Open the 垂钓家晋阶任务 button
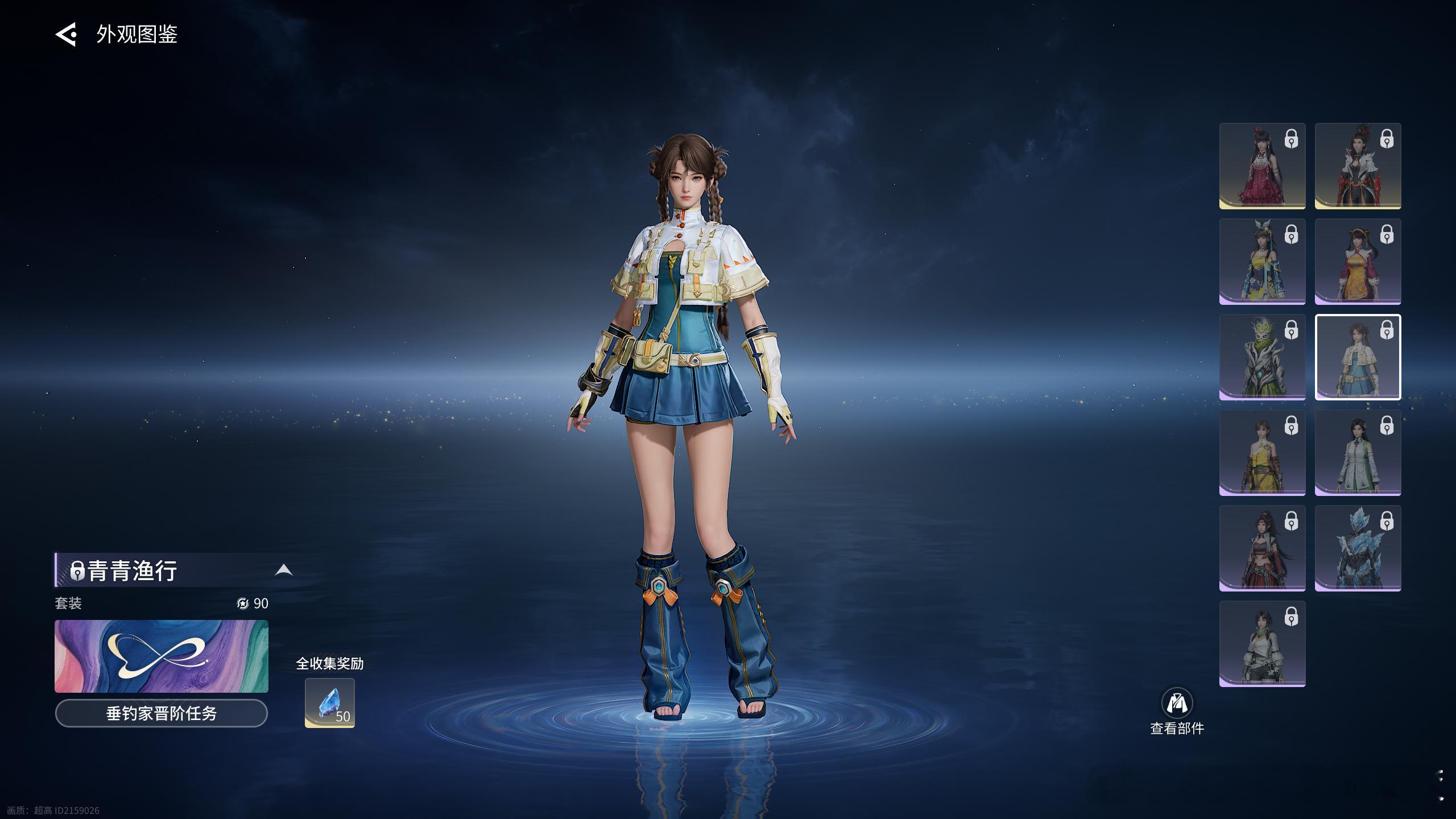 point(161,713)
